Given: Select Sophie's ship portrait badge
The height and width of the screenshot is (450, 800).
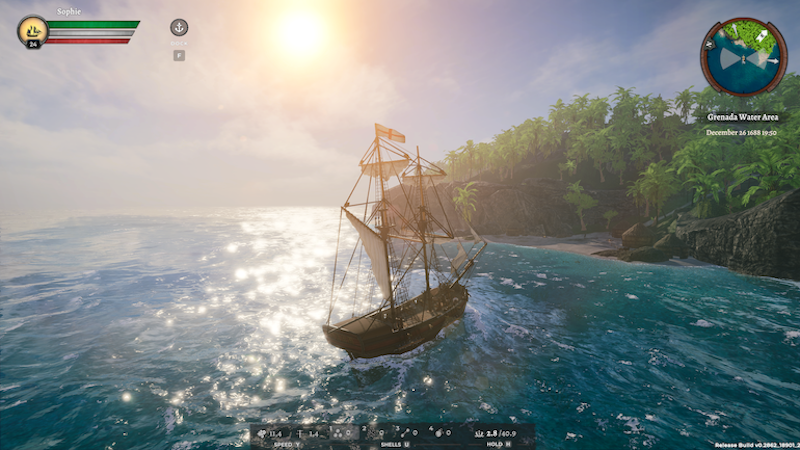Looking at the screenshot, I should pos(32,31).
